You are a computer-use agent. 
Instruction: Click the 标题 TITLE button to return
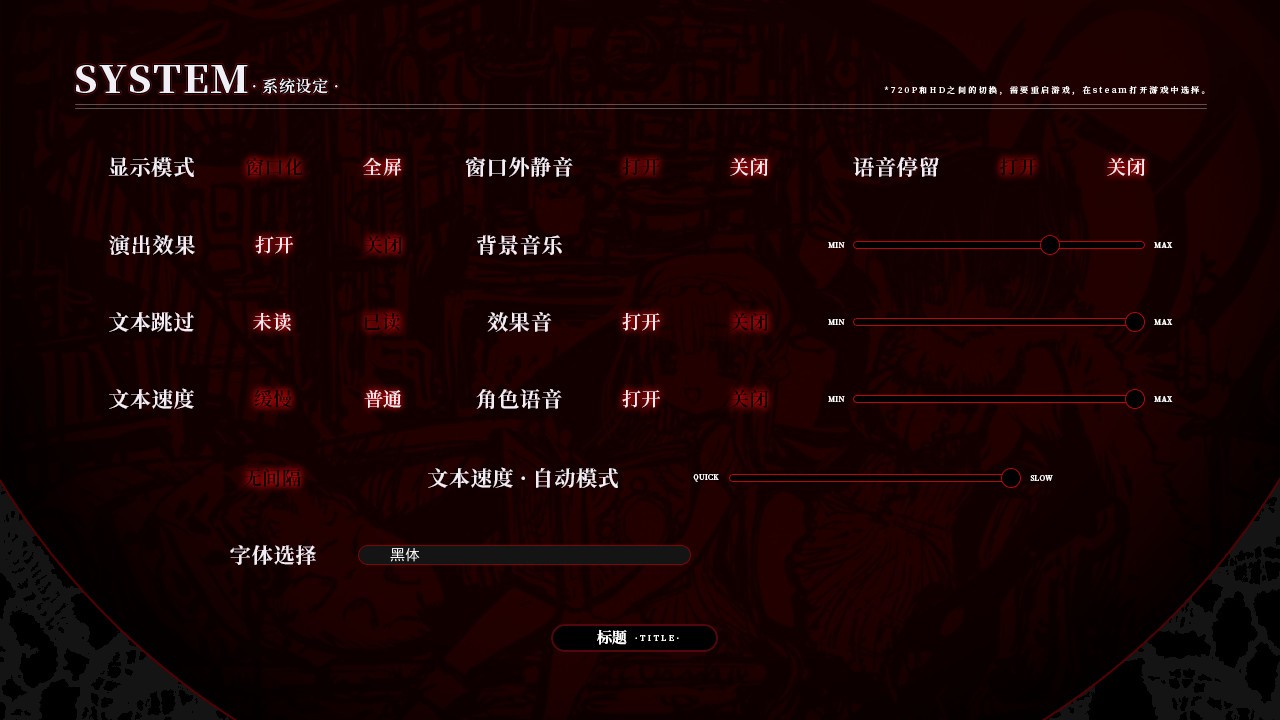point(634,638)
